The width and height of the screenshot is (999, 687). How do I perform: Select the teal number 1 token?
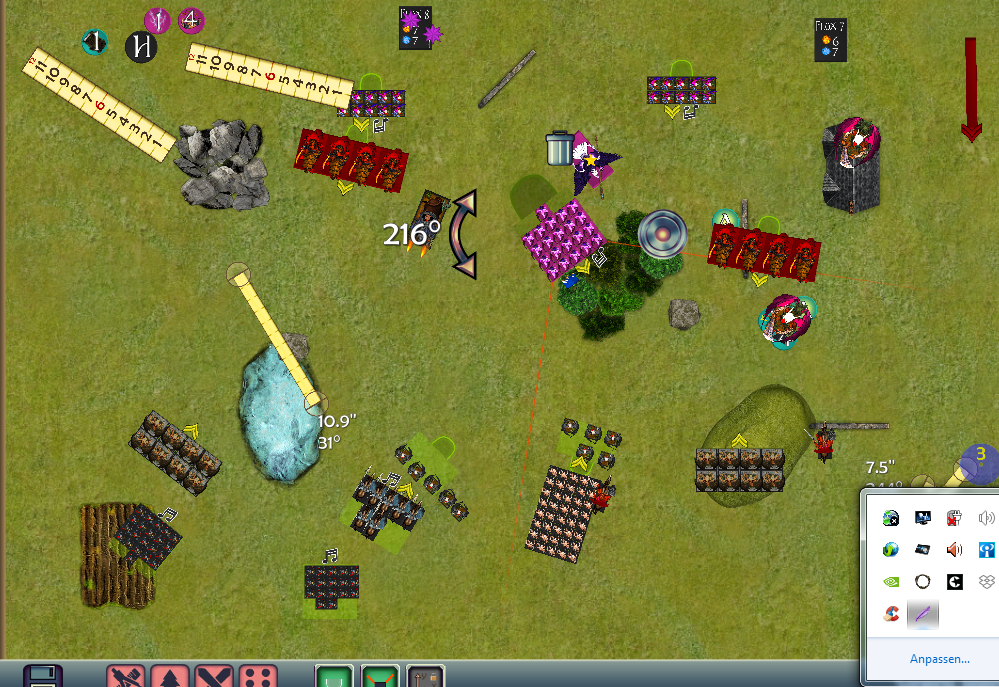pyautogui.click(x=95, y=42)
